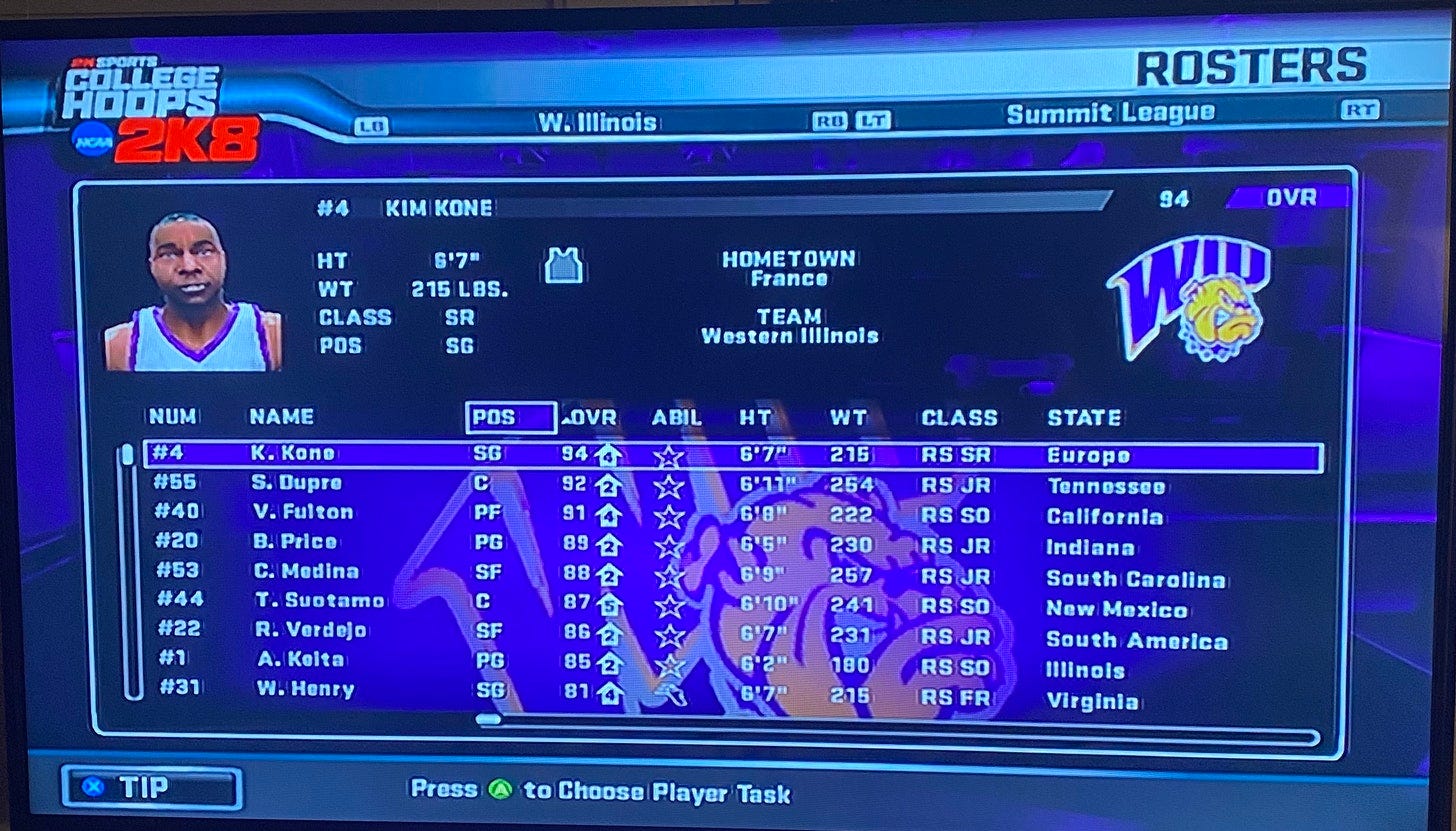1456x831 pixels.
Task: Sort the roster by CLASS column
Action: tap(959, 417)
